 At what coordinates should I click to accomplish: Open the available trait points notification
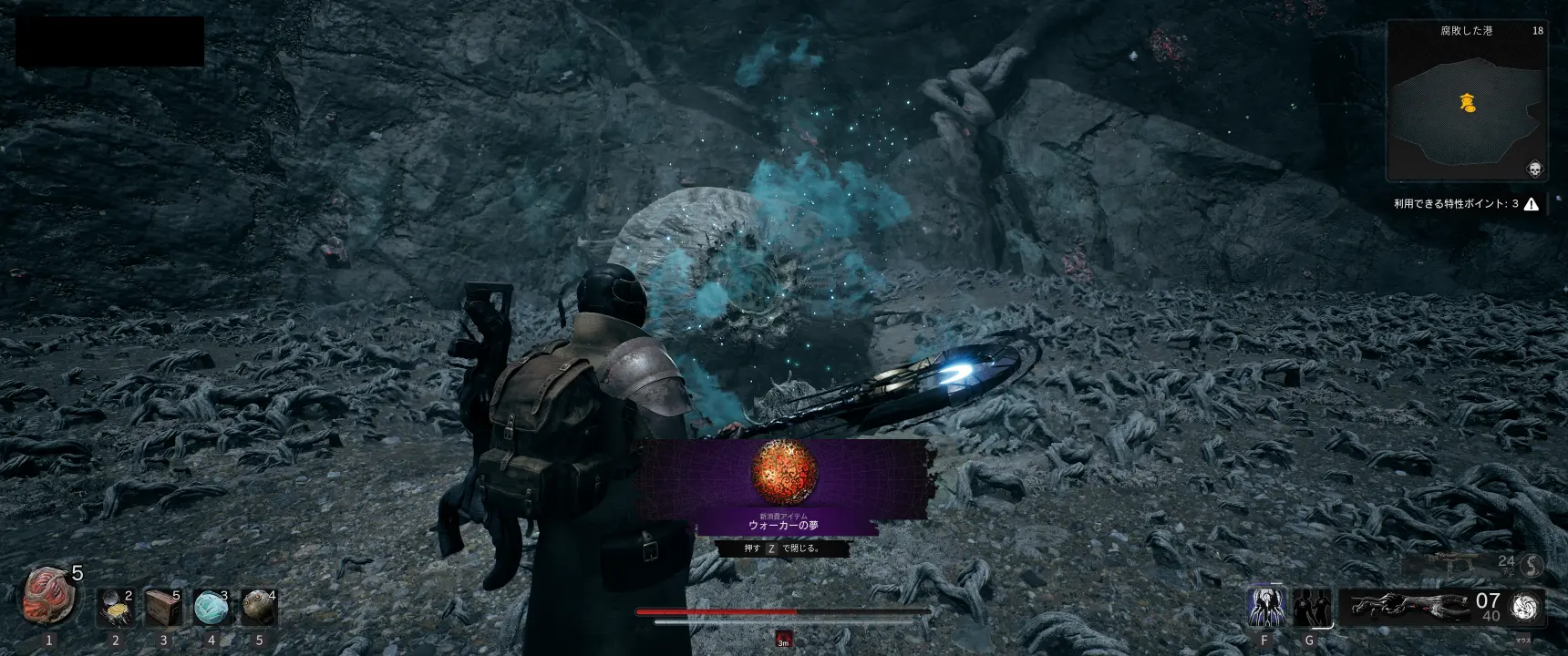click(1466, 204)
